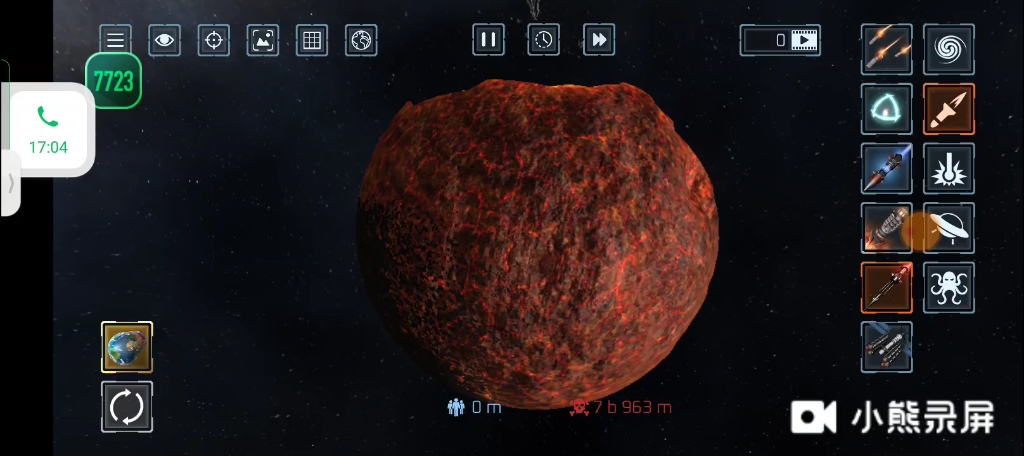The width and height of the screenshot is (1024, 456).
Task: Reset the planet with circular arrows
Action: coord(127,406)
